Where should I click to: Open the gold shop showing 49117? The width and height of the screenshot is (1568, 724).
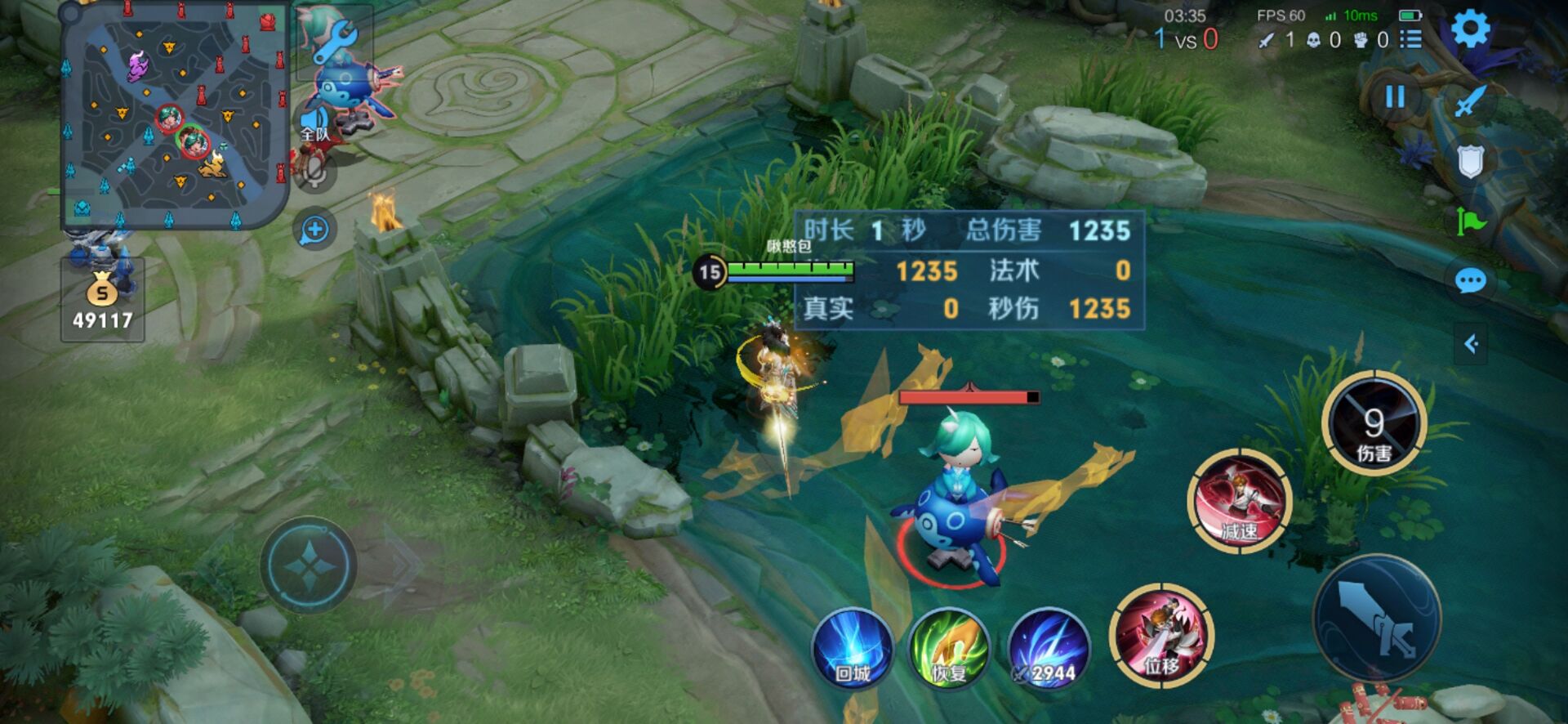(102, 300)
